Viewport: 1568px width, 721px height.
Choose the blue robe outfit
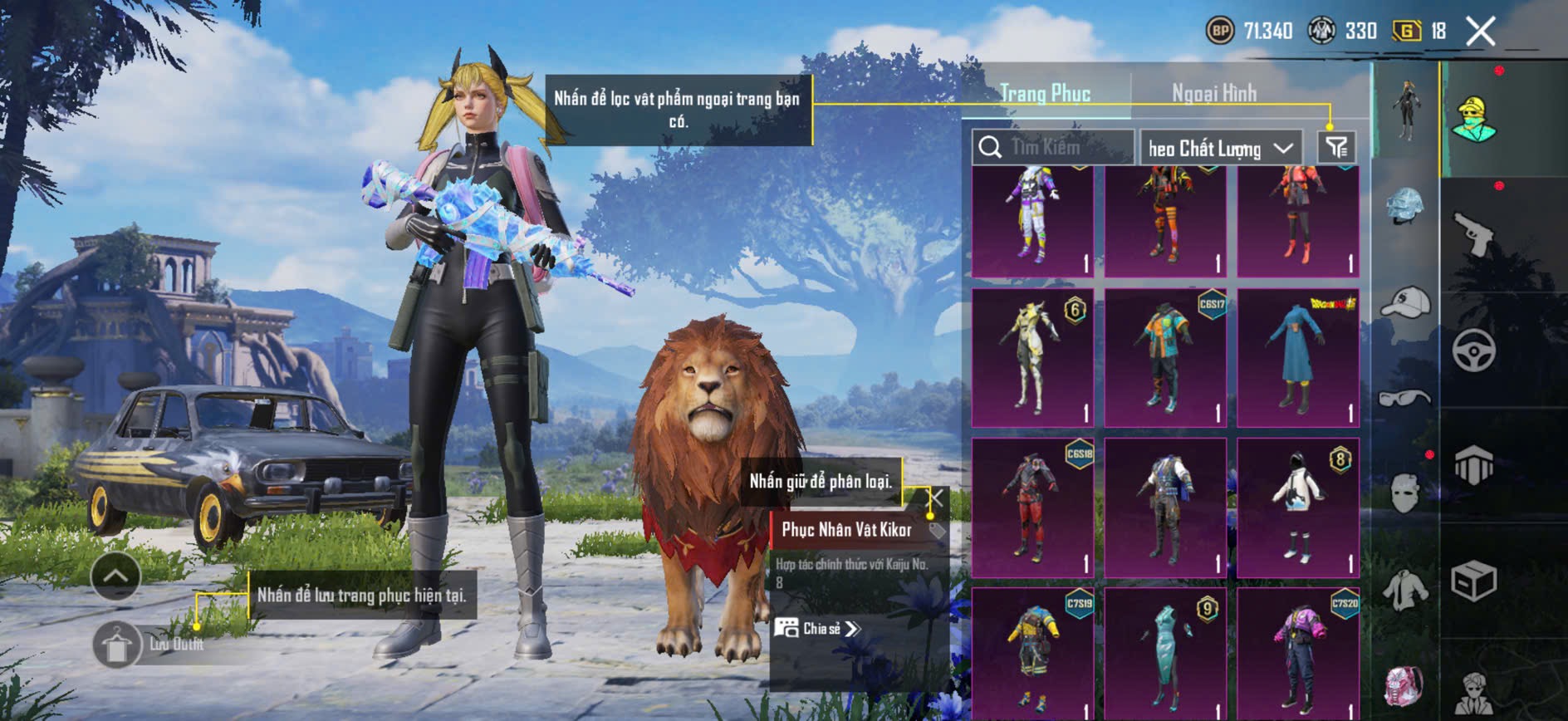tap(1297, 357)
